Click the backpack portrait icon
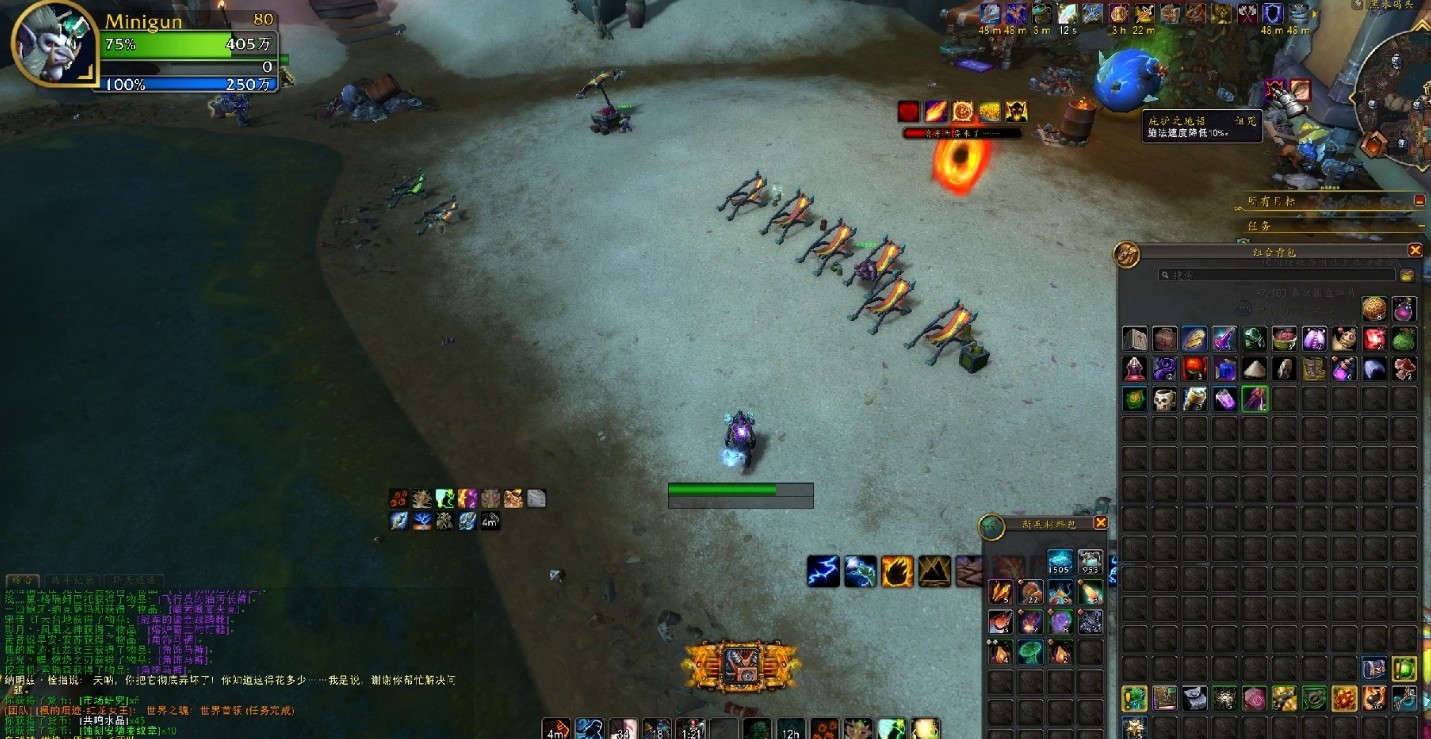 point(1127,254)
